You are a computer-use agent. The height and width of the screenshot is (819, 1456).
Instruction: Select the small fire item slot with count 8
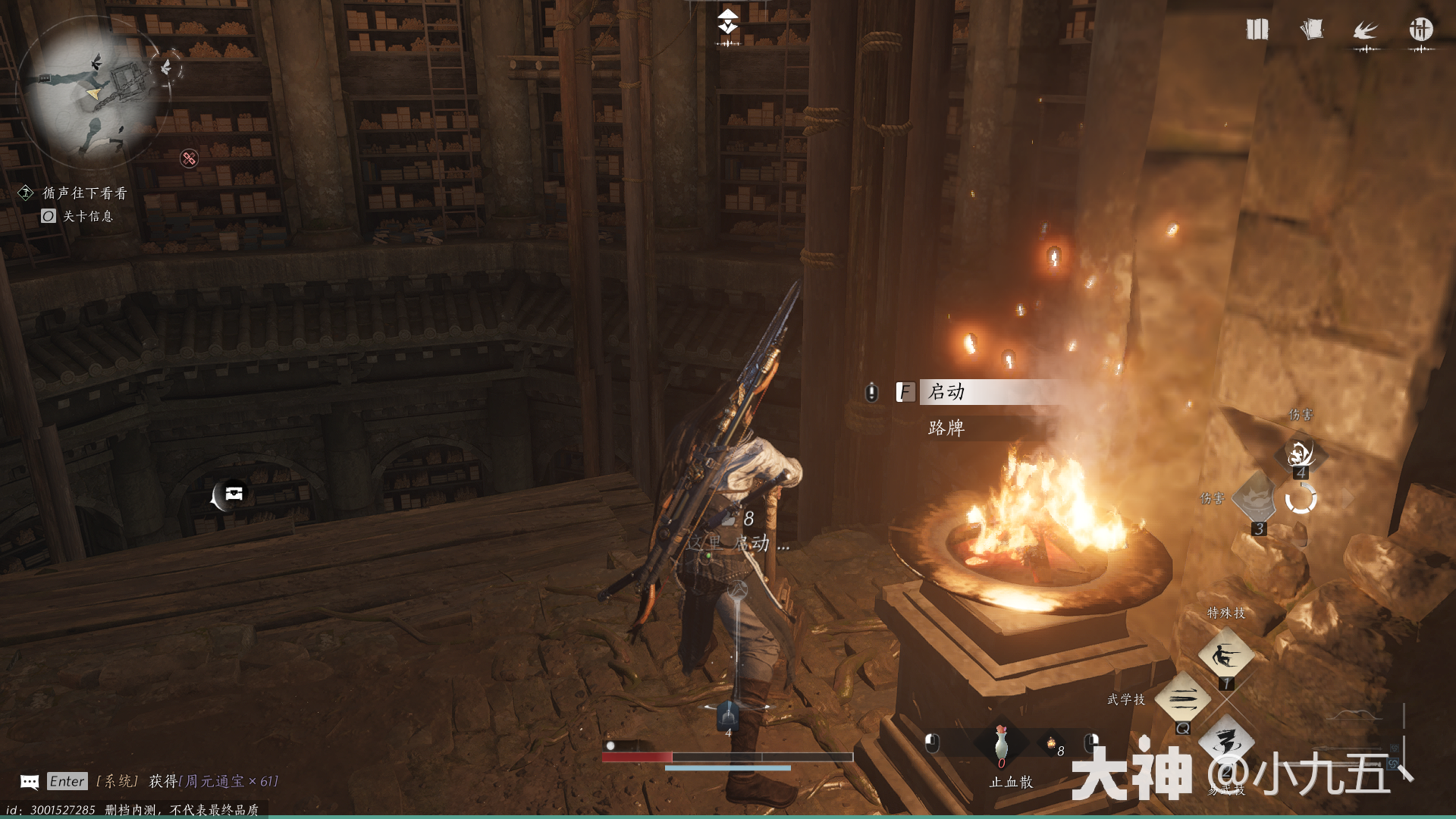1051,744
